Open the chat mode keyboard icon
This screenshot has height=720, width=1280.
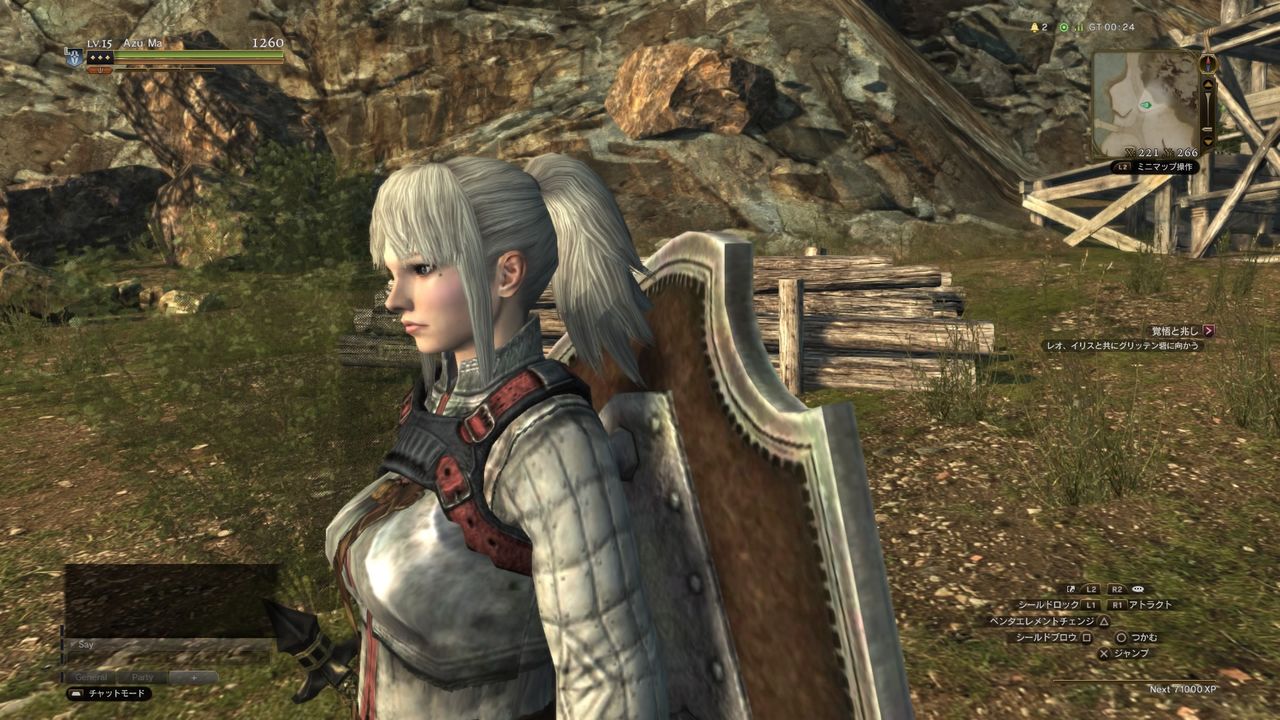click(x=76, y=693)
